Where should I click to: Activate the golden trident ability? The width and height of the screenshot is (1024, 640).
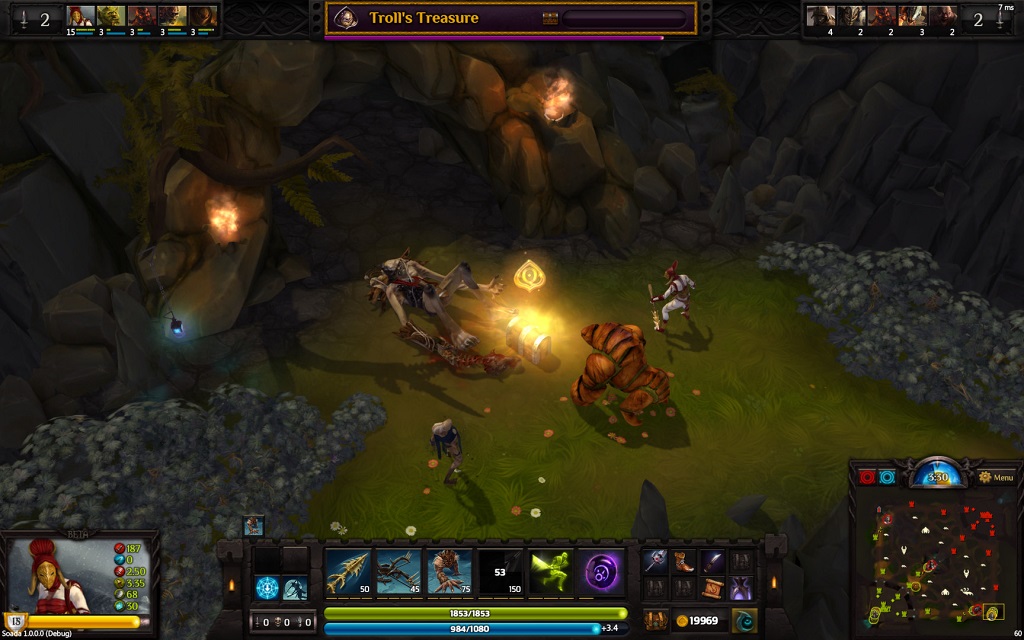click(x=348, y=572)
